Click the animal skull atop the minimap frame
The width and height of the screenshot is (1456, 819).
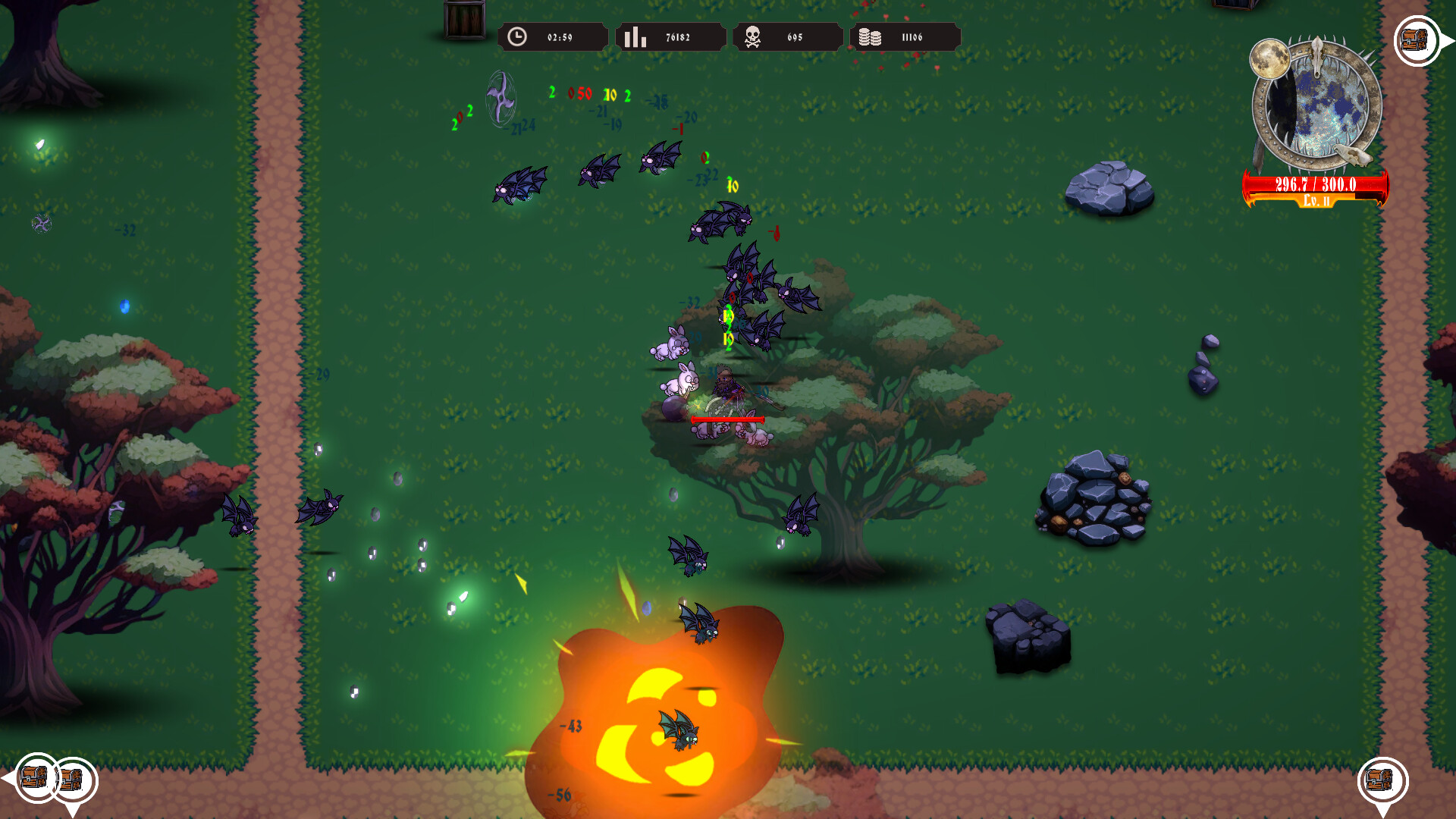tap(1317, 53)
